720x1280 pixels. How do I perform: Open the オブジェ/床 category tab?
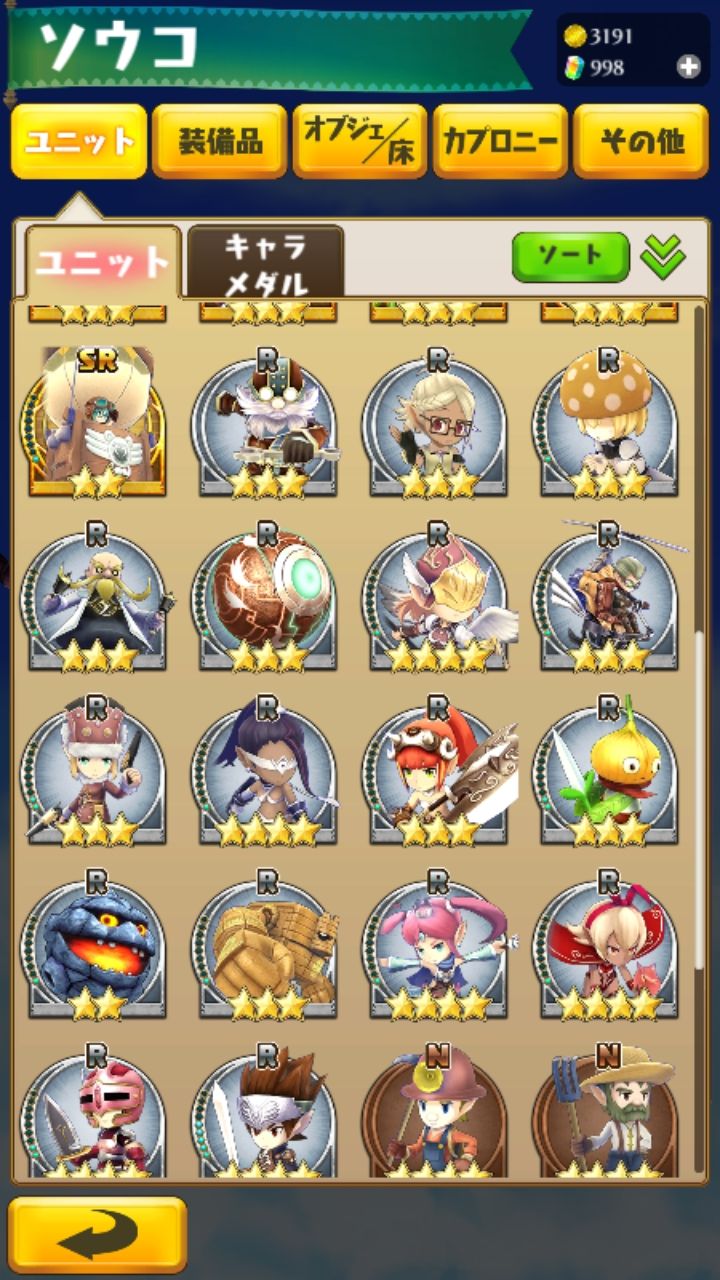(x=360, y=141)
